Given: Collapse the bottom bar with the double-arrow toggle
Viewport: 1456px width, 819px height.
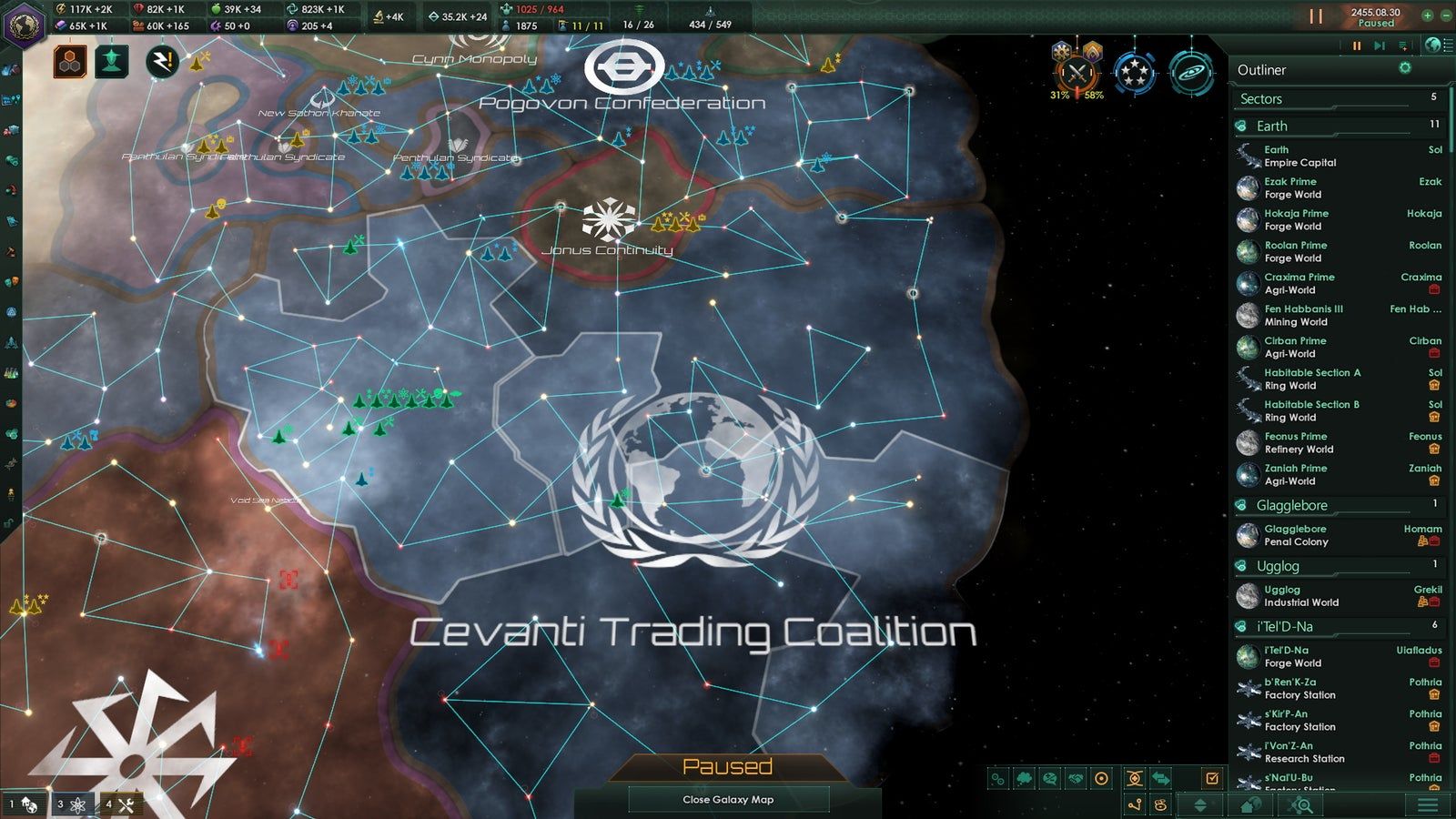Looking at the screenshot, I should point(1200,806).
